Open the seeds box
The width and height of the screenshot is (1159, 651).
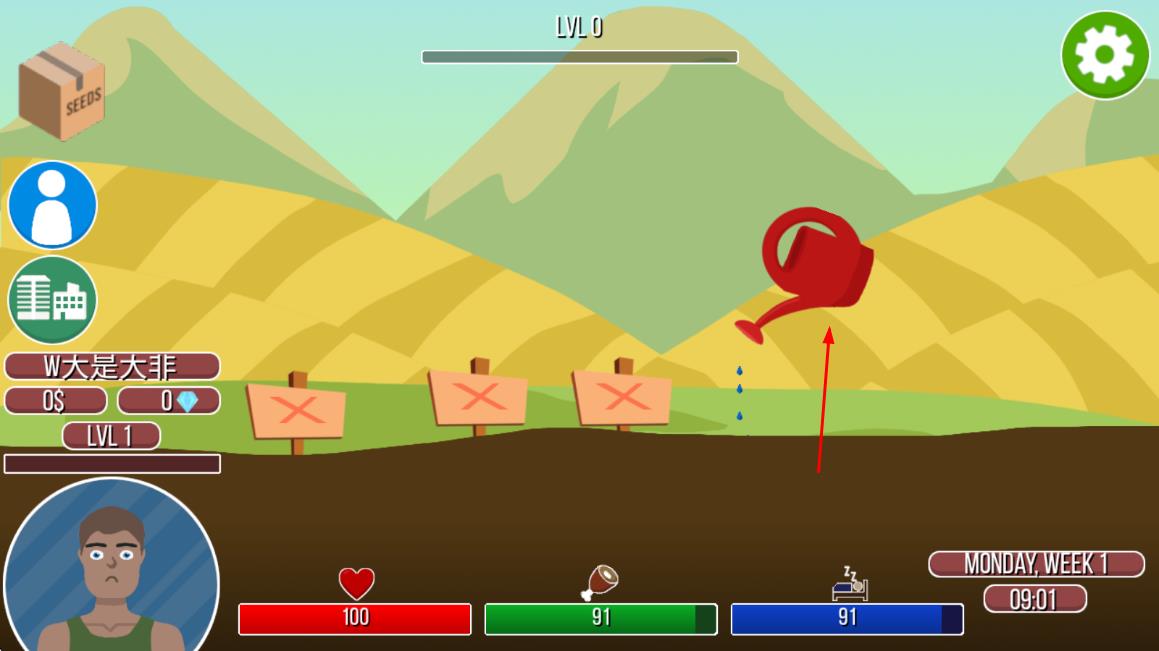click(61, 91)
